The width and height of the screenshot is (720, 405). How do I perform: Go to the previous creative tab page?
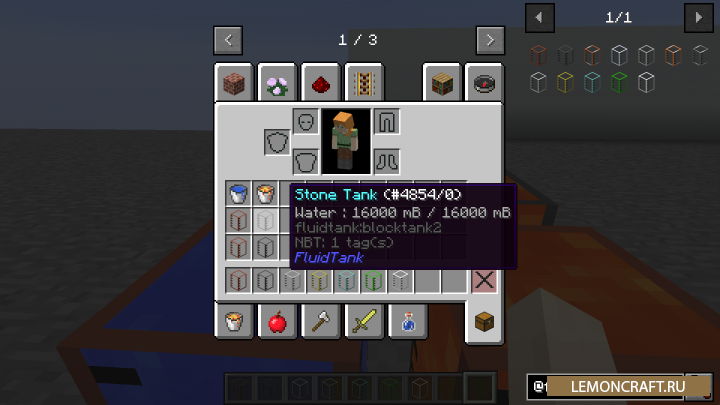point(228,40)
